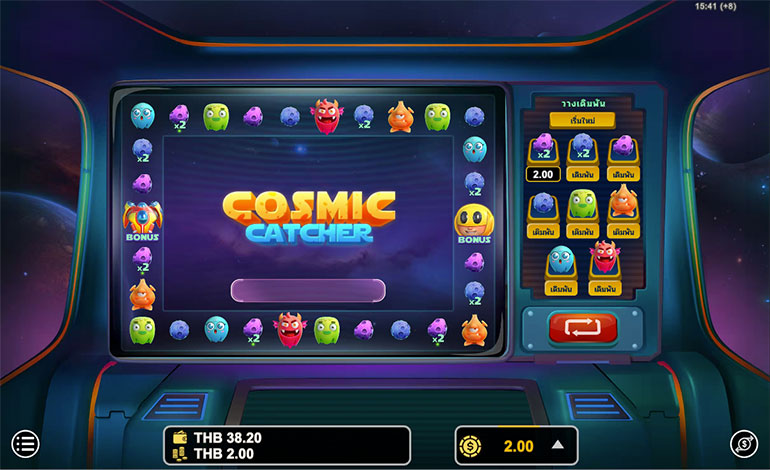
Task: Place bet on blue asteroid x2
Action: (x=582, y=174)
